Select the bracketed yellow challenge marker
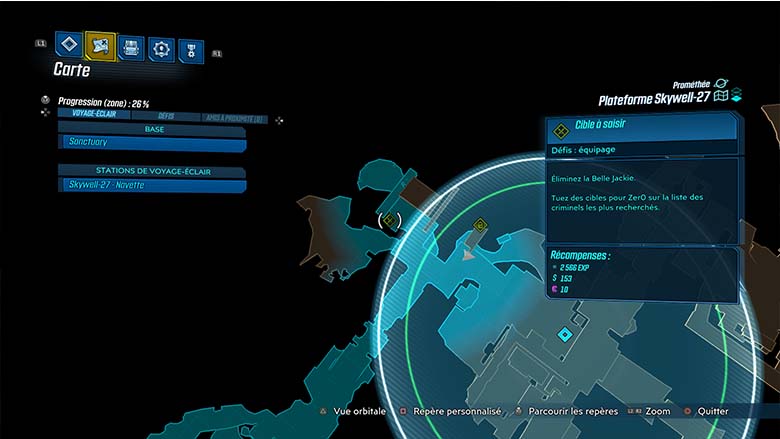This screenshot has height=439, width=780. (390, 219)
